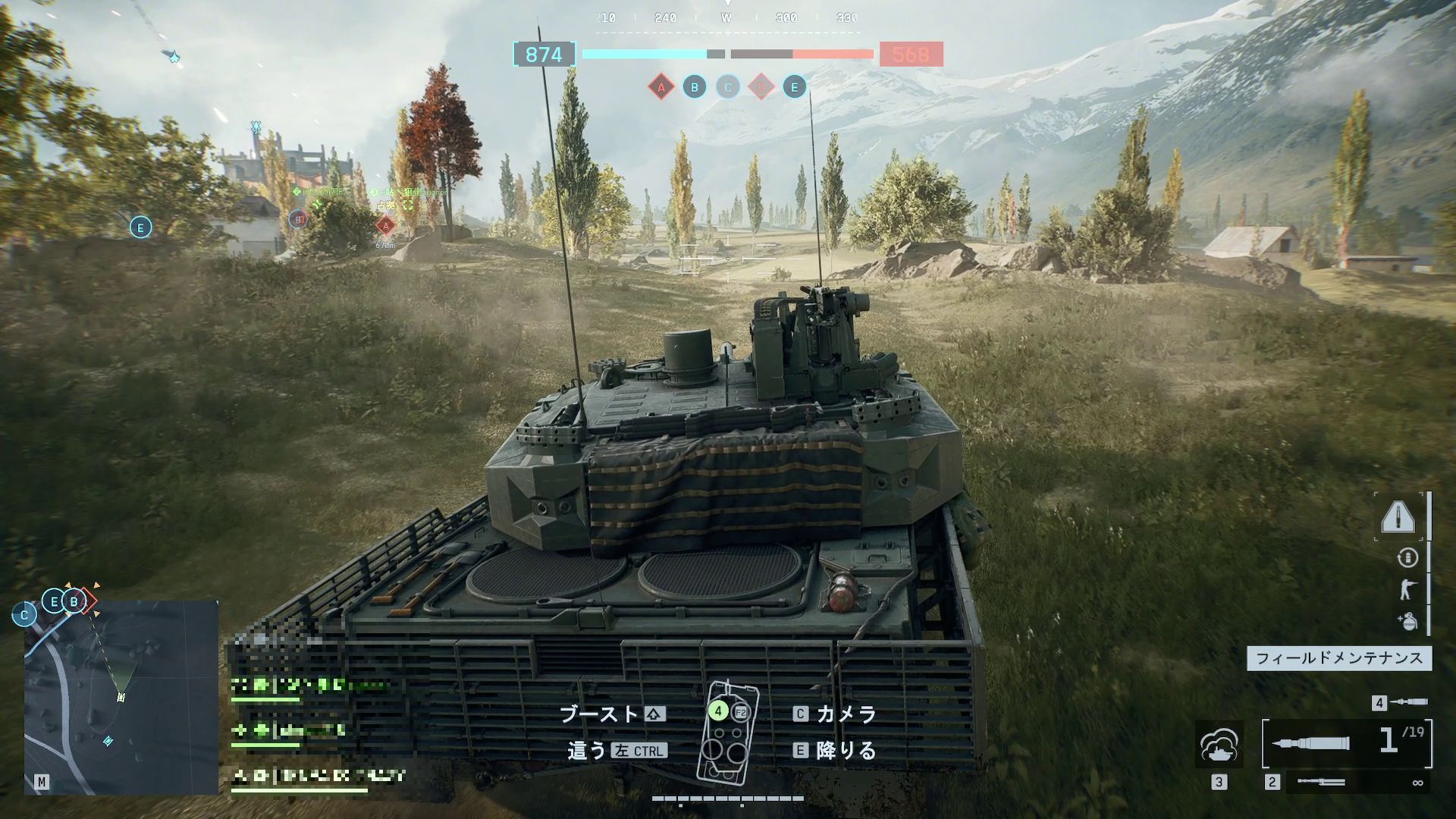Click the blue friendly ticket progress bar
Screen dimensions: 1456x819
pyautogui.click(x=641, y=54)
